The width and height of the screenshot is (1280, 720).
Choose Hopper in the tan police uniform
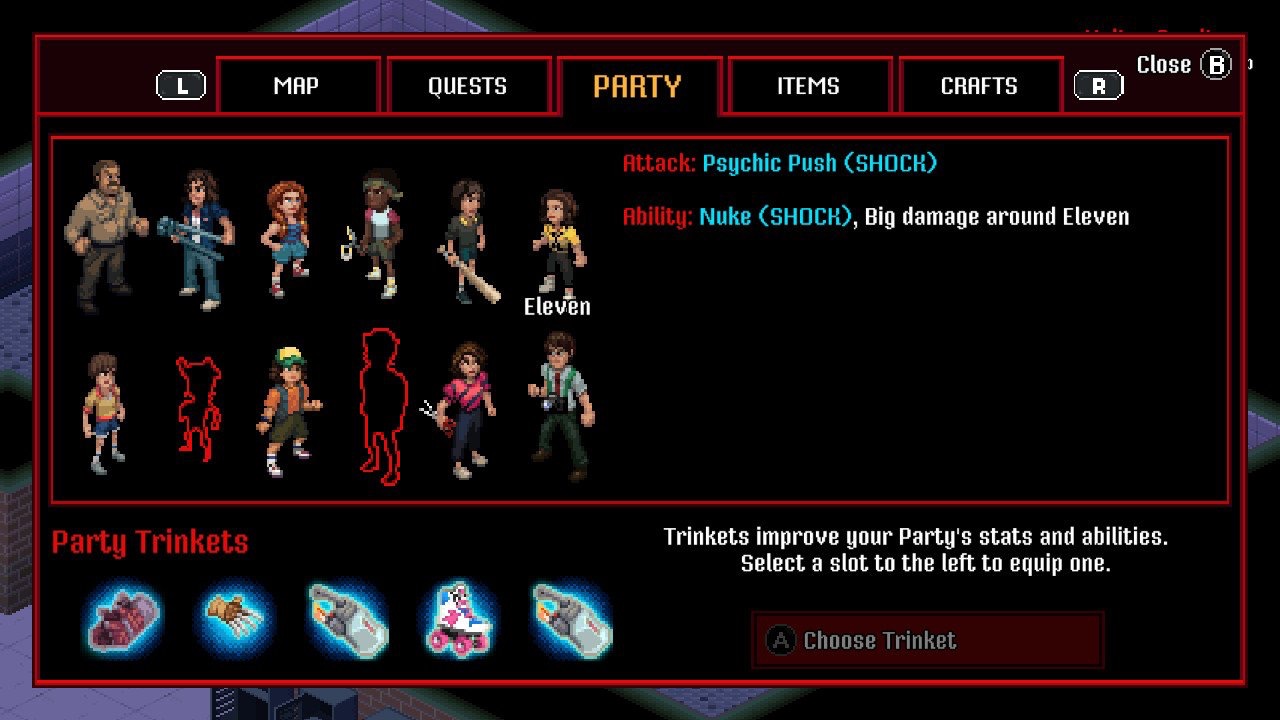pos(103,235)
